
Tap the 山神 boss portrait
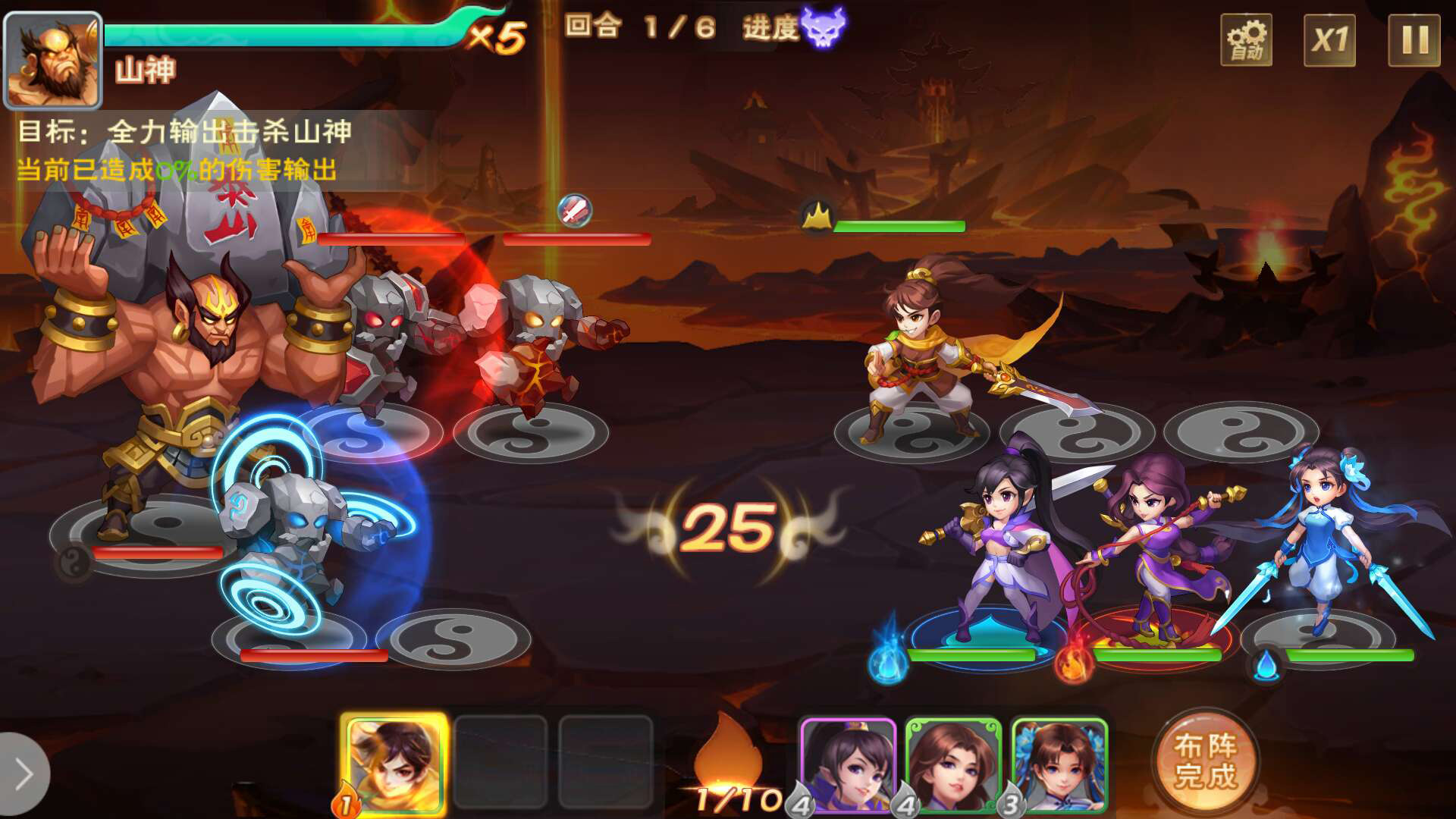click(53, 61)
